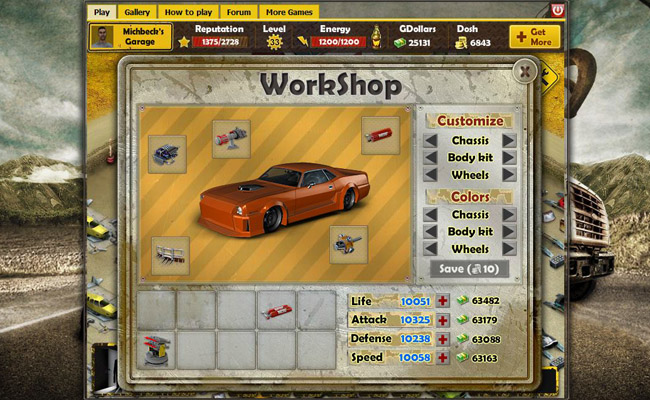Upgrade the Life stat with the plus button

point(442,301)
